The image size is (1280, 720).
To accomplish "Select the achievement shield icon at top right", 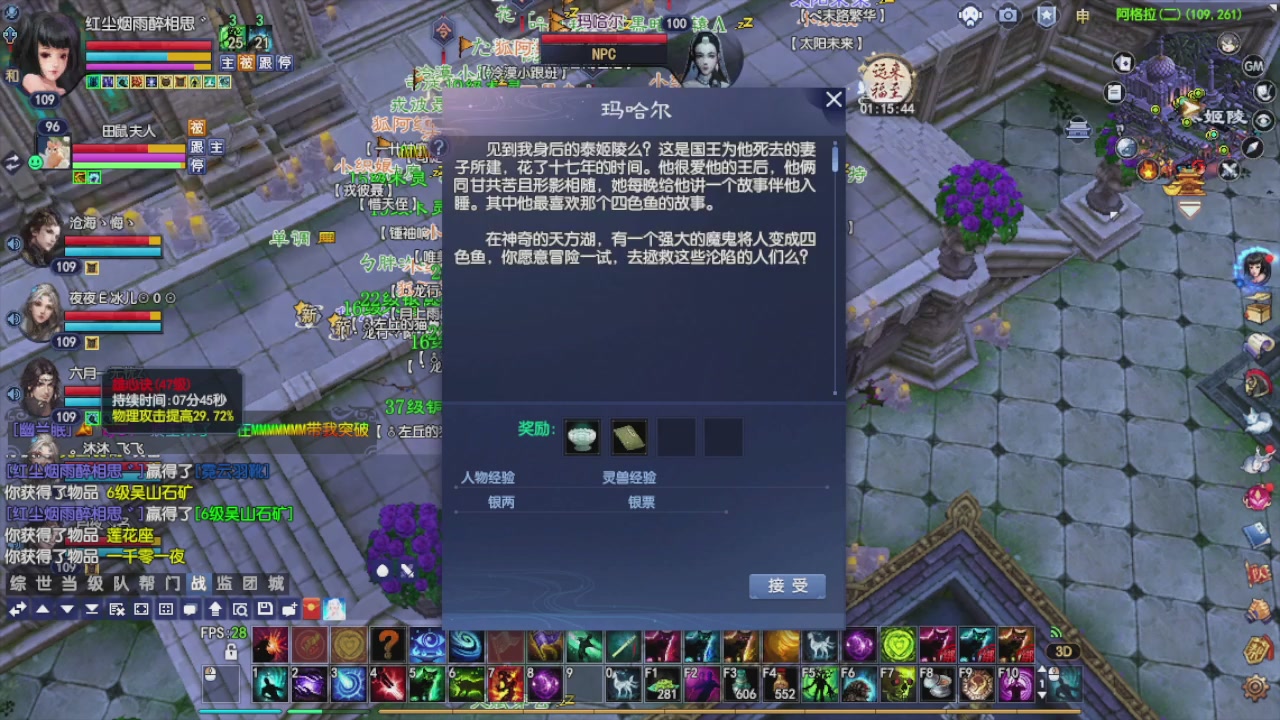I will coord(1045,15).
